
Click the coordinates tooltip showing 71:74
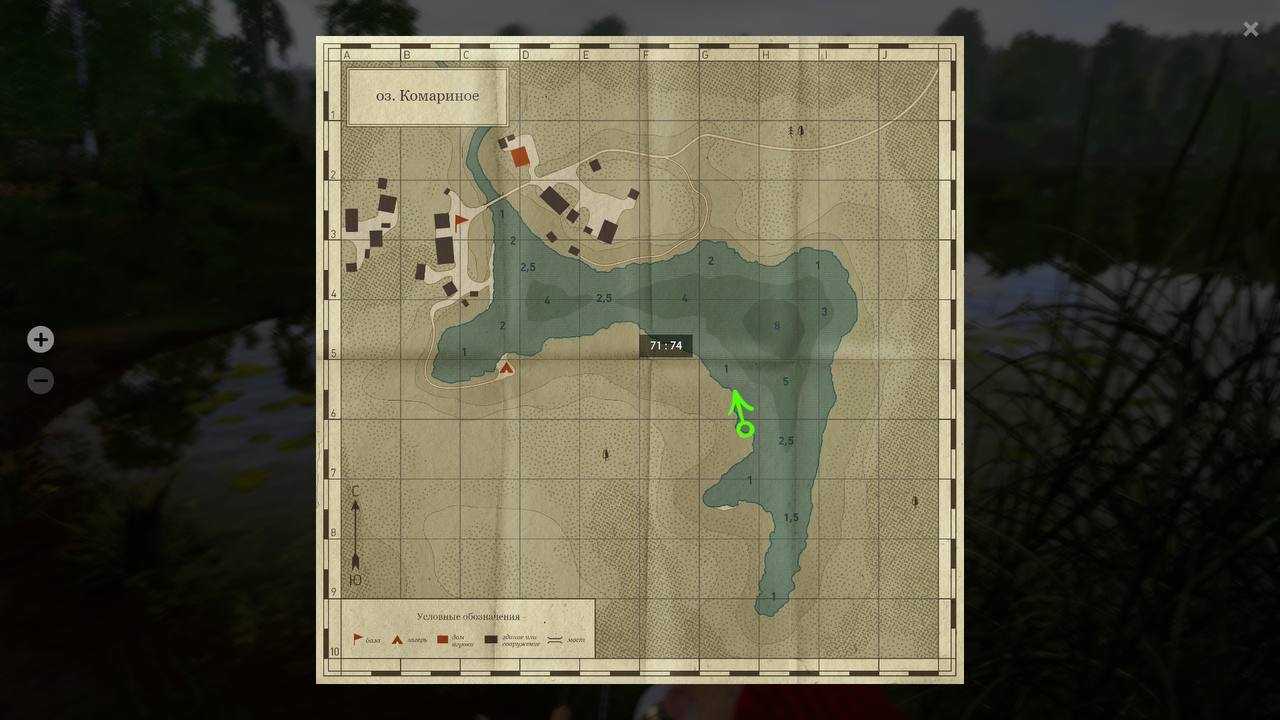click(667, 344)
